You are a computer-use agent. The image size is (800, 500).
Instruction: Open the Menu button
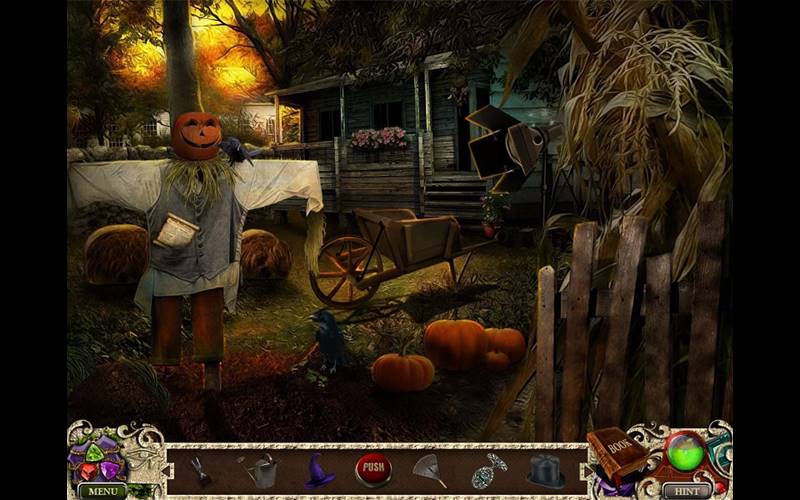click(x=101, y=491)
